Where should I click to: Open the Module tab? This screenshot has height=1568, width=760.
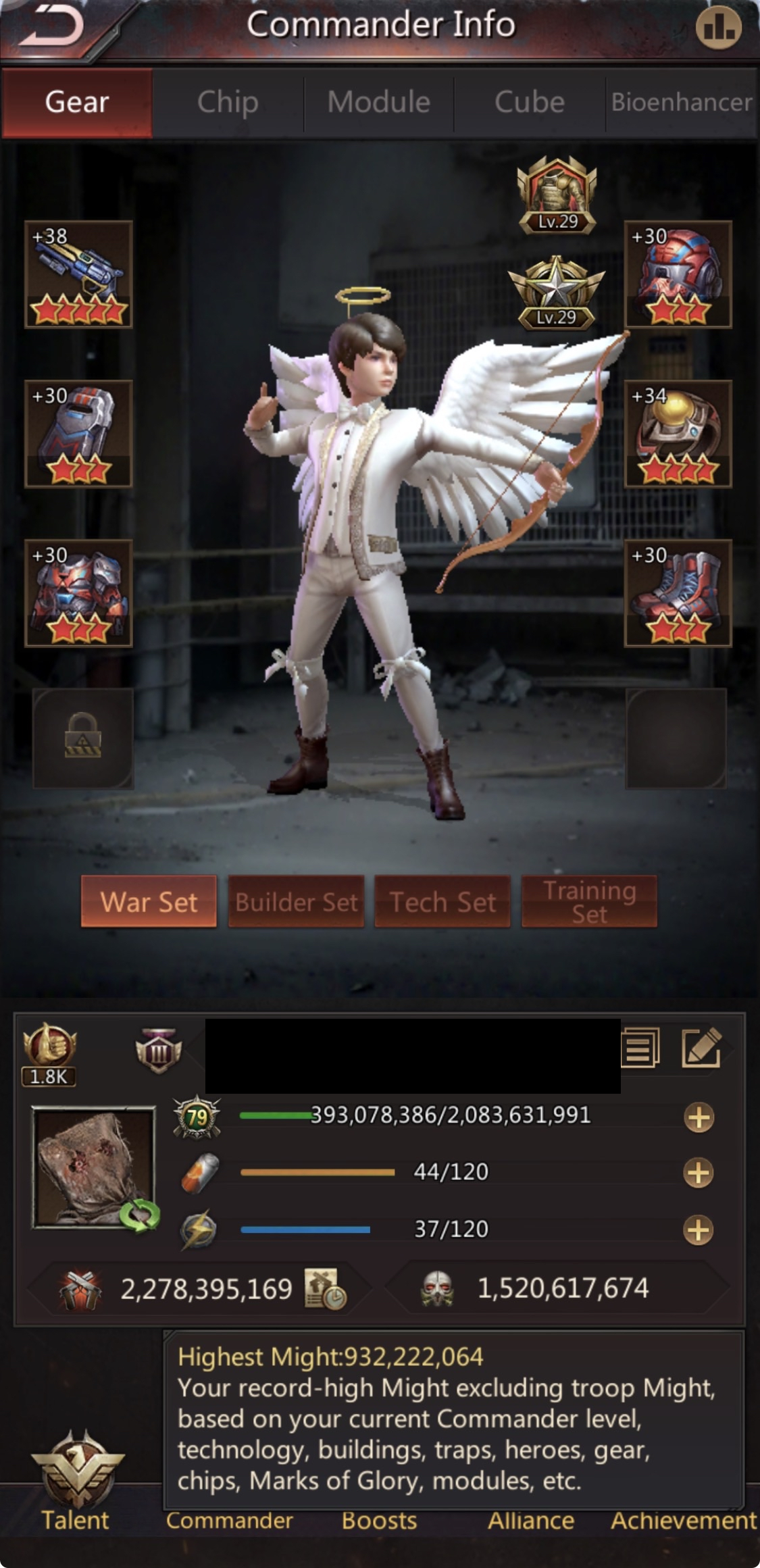pyautogui.click(x=378, y=103)
